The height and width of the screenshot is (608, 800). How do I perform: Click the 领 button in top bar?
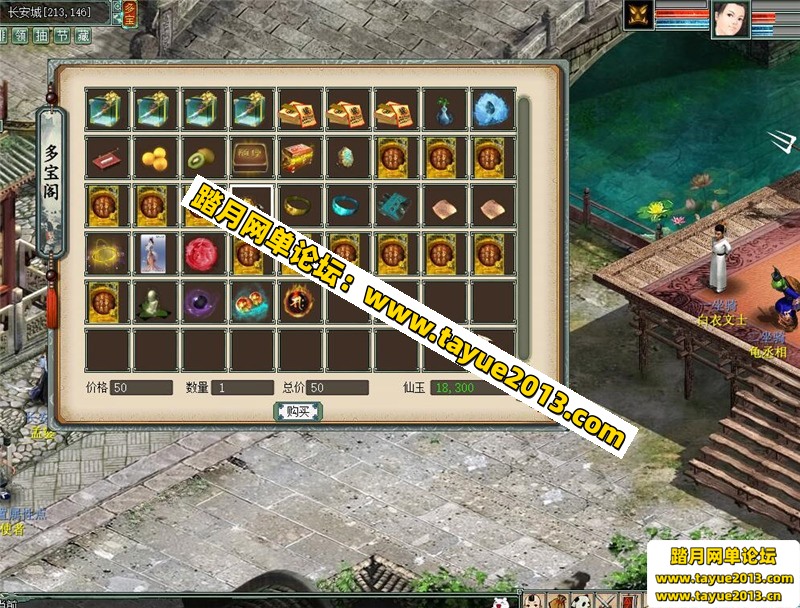click(x=20, y=35)
